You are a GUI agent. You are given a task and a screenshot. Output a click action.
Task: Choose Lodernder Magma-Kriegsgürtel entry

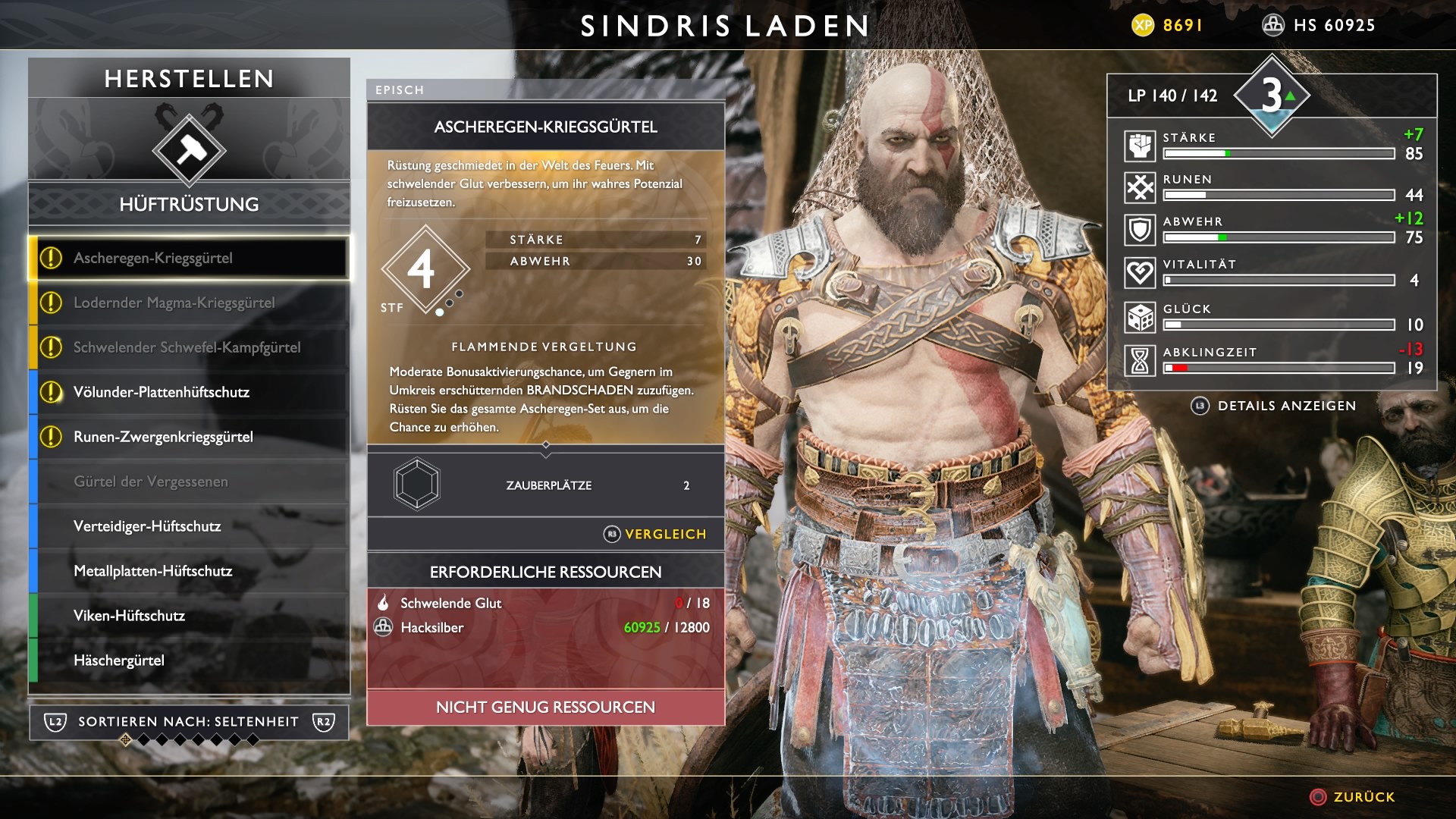click(190, 303)
